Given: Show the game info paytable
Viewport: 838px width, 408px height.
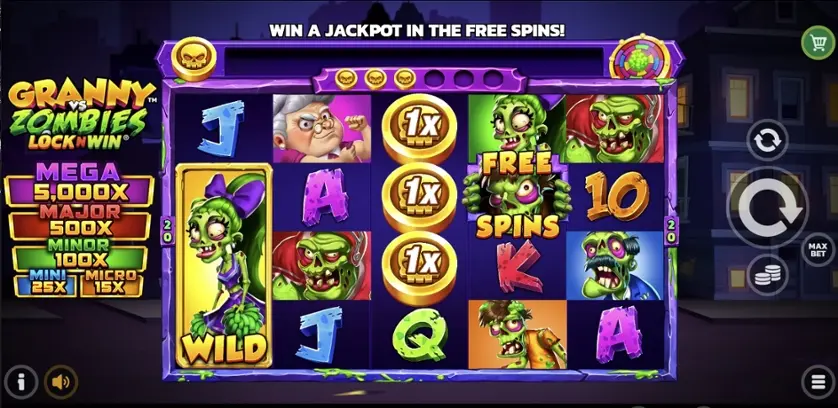Looking at the screenshot, I should click(20, 381).
